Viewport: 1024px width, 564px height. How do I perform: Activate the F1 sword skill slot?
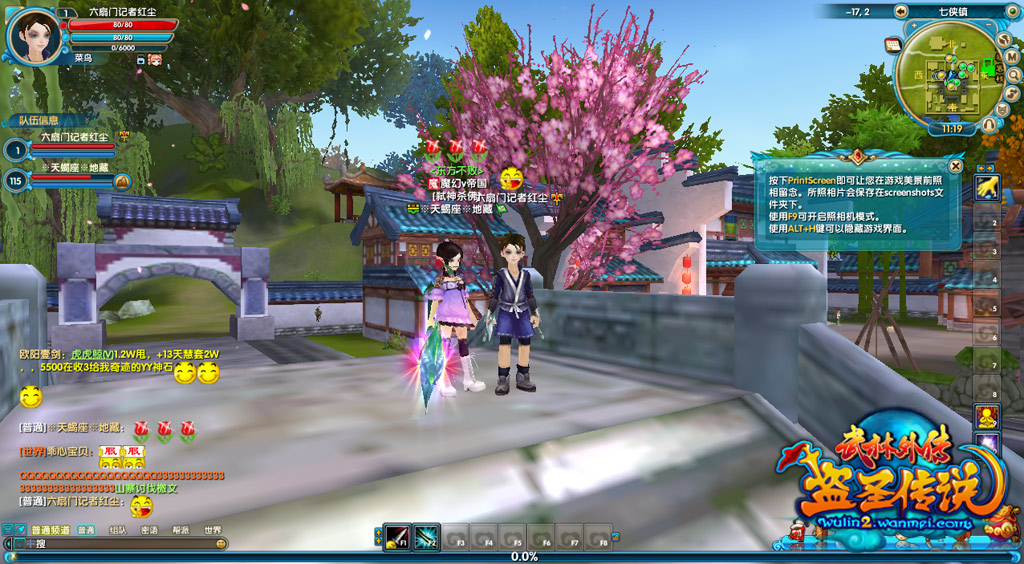[397, 538]
